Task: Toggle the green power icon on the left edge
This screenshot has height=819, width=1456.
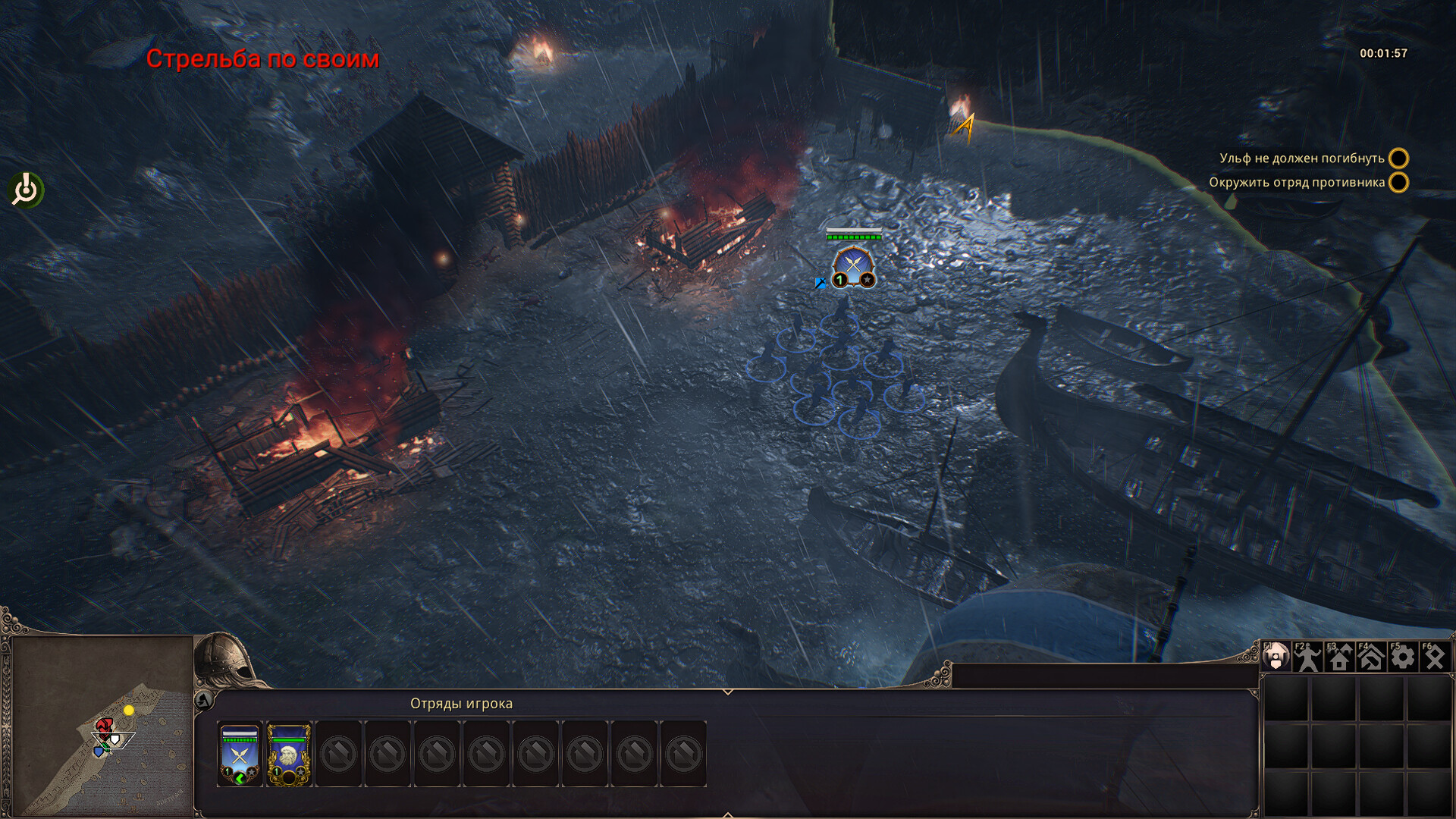Action: pos(27,190)
